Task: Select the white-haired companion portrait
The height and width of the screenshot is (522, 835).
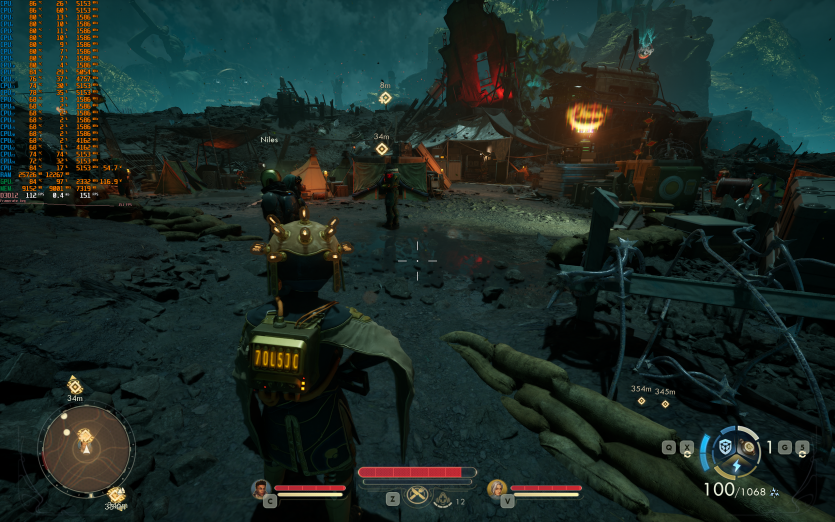Action: [x=496, y=488]
